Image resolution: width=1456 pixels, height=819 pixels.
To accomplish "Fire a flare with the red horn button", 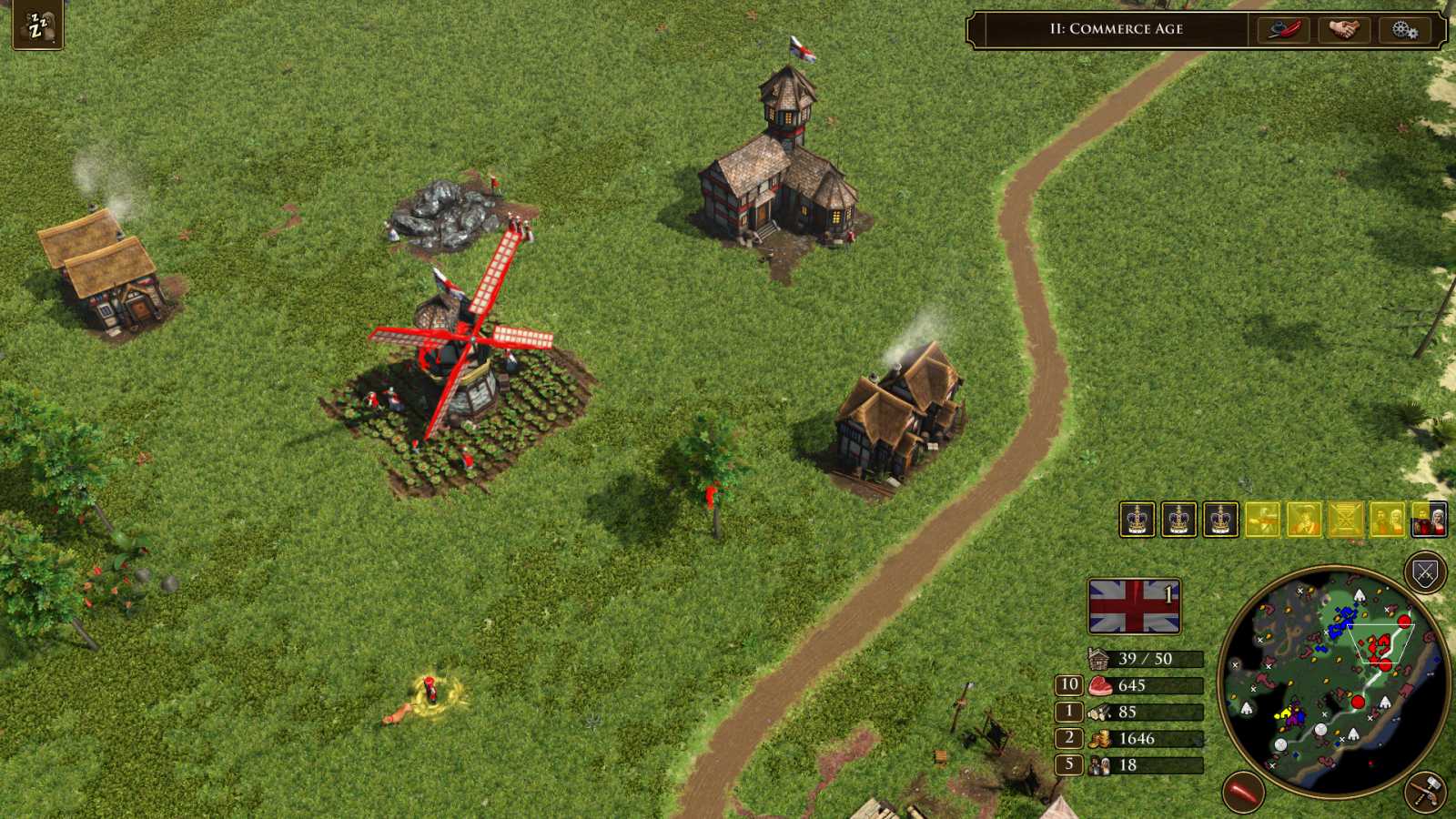I will coord(1244,791).
